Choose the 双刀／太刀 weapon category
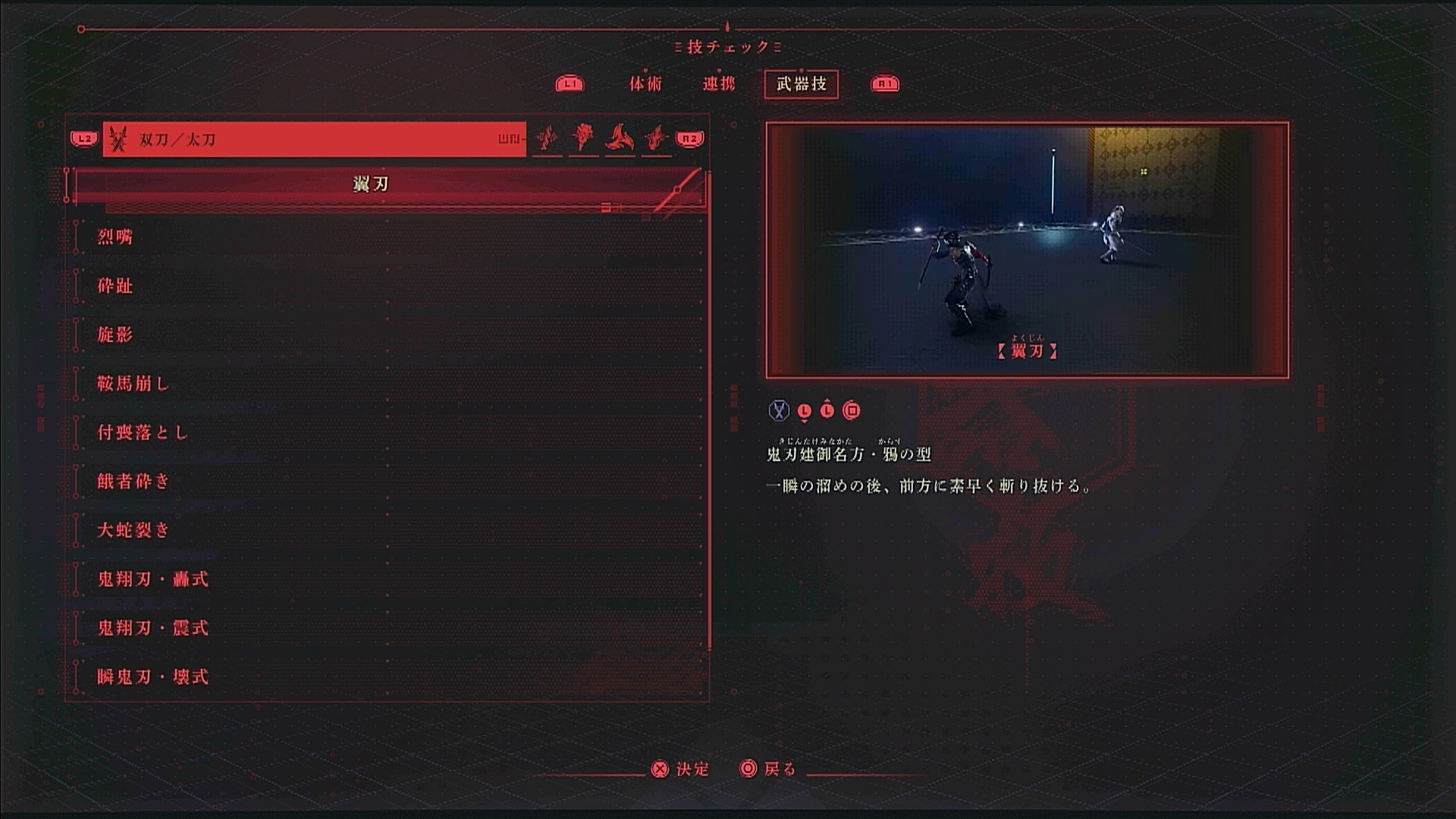 pos(314,140)
